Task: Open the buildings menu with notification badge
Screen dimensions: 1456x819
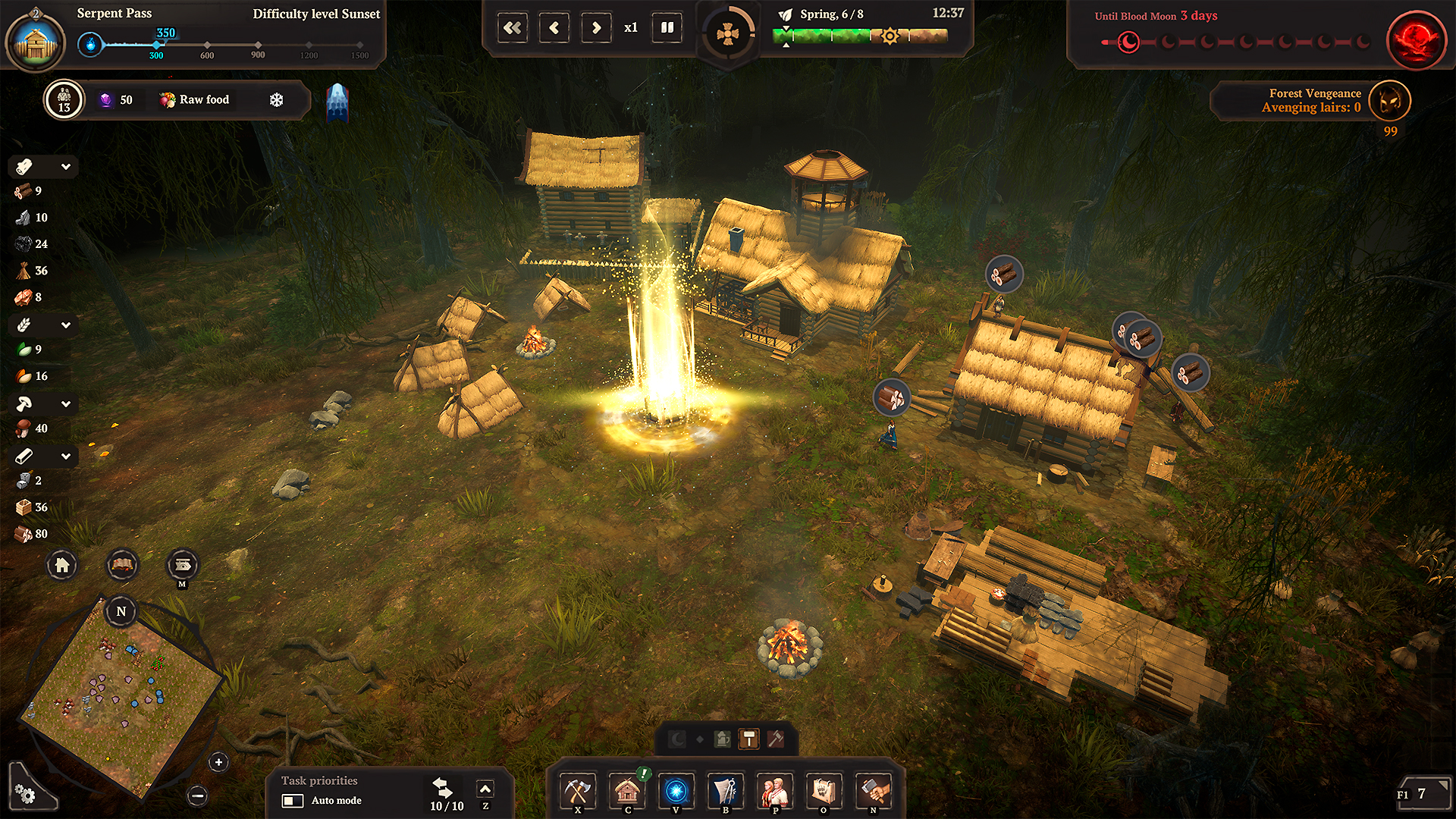Action: (627, 792)
